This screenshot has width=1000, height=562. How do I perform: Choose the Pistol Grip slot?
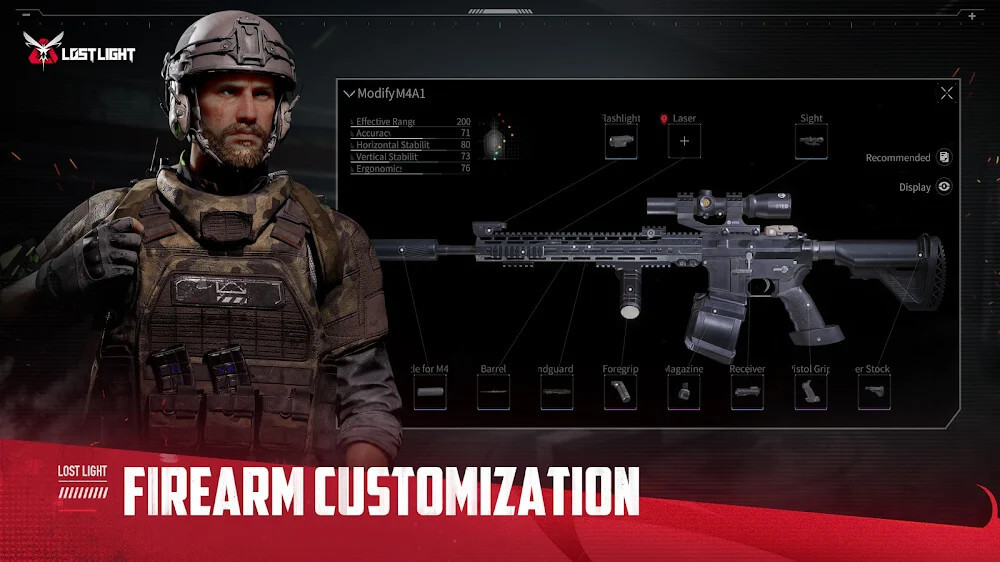coord(810,392)
